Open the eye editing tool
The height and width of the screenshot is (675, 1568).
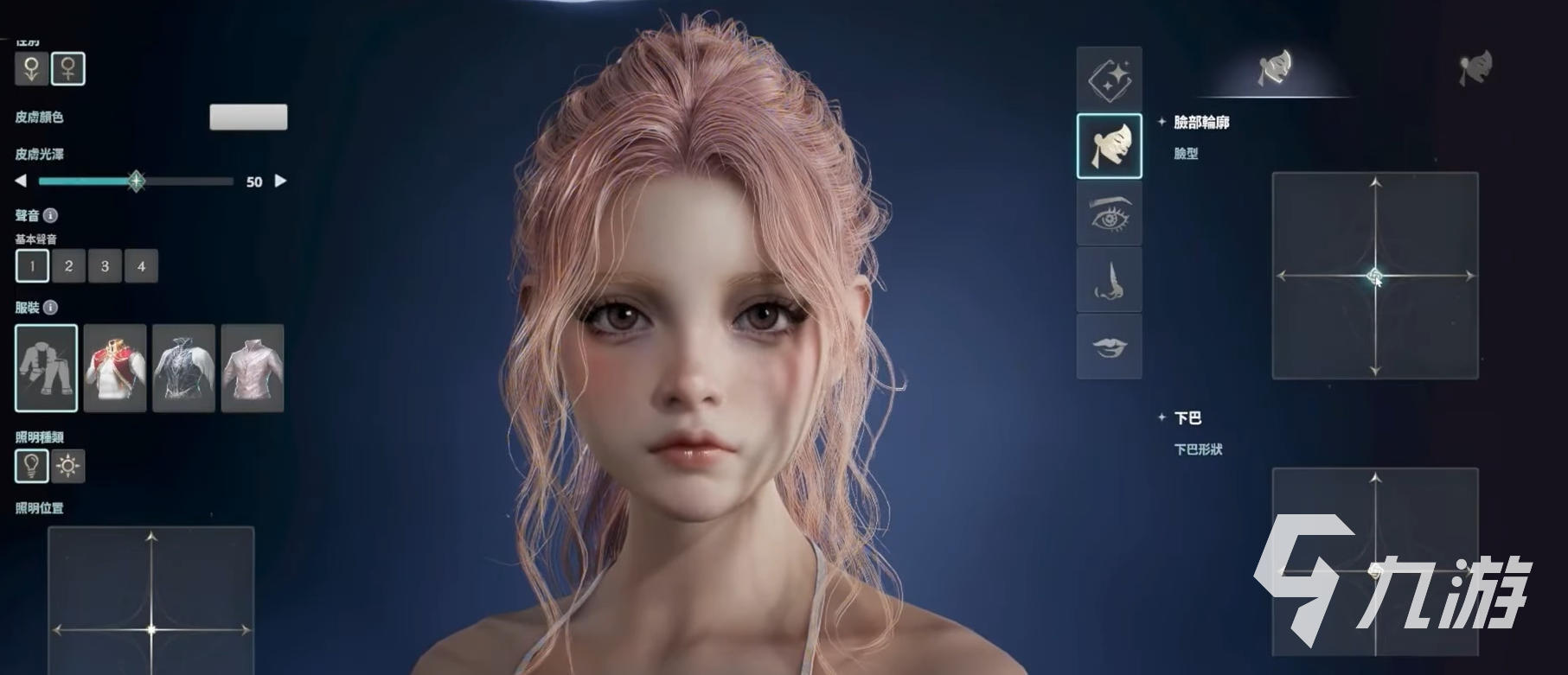click(1110, 213)
